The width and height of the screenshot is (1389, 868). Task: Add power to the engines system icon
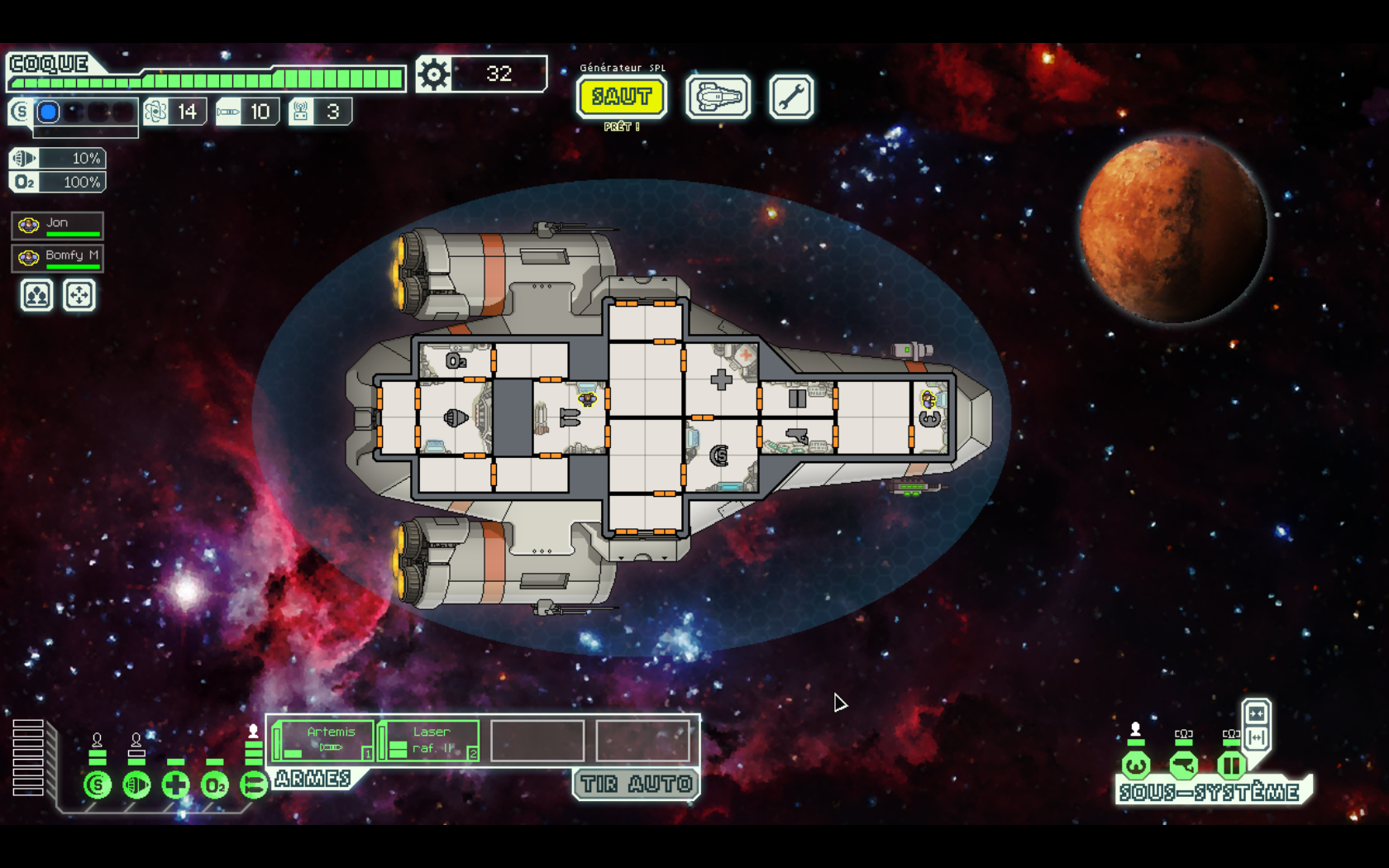136,785
